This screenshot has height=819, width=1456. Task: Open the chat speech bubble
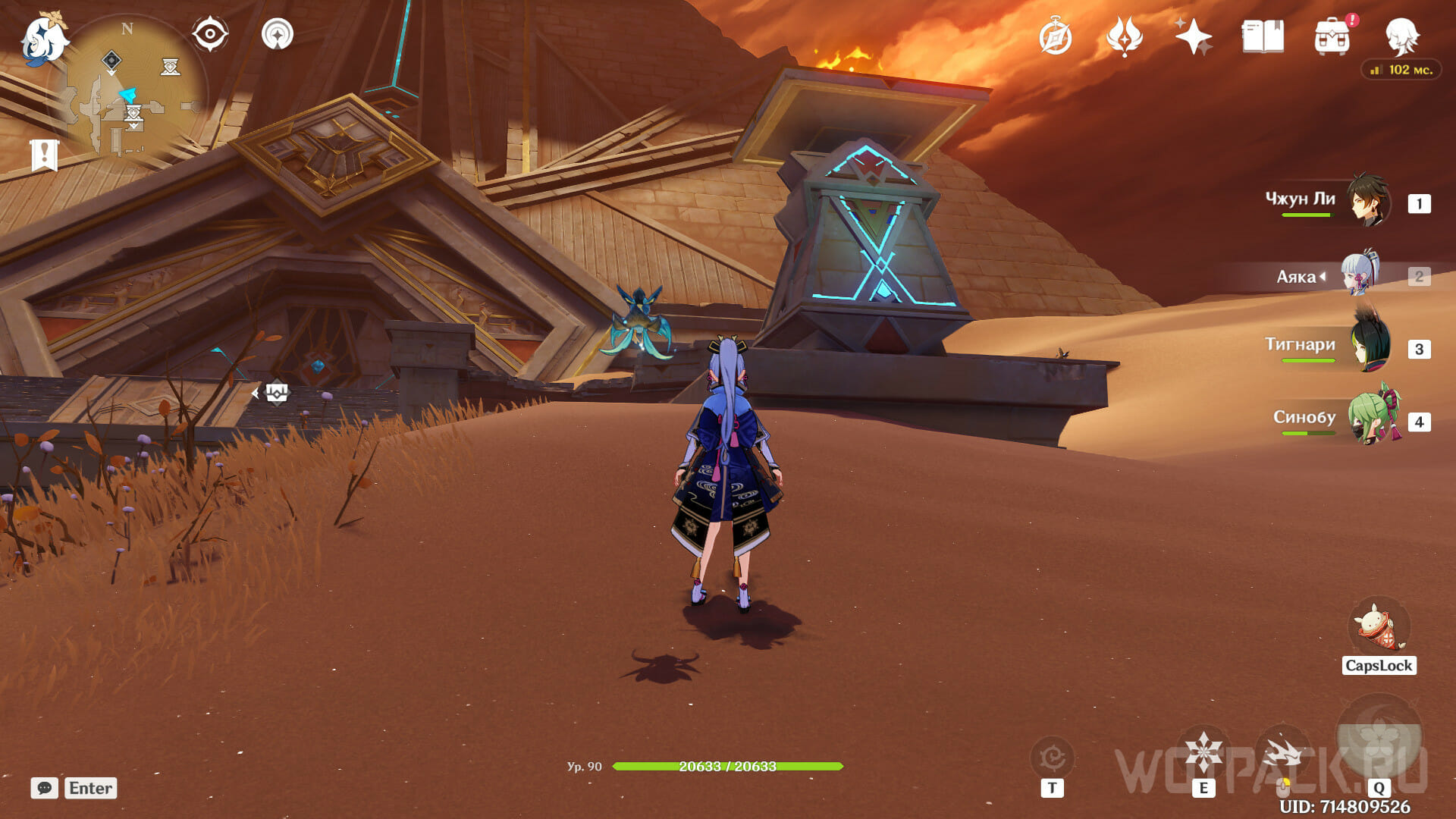pos(45,788)
